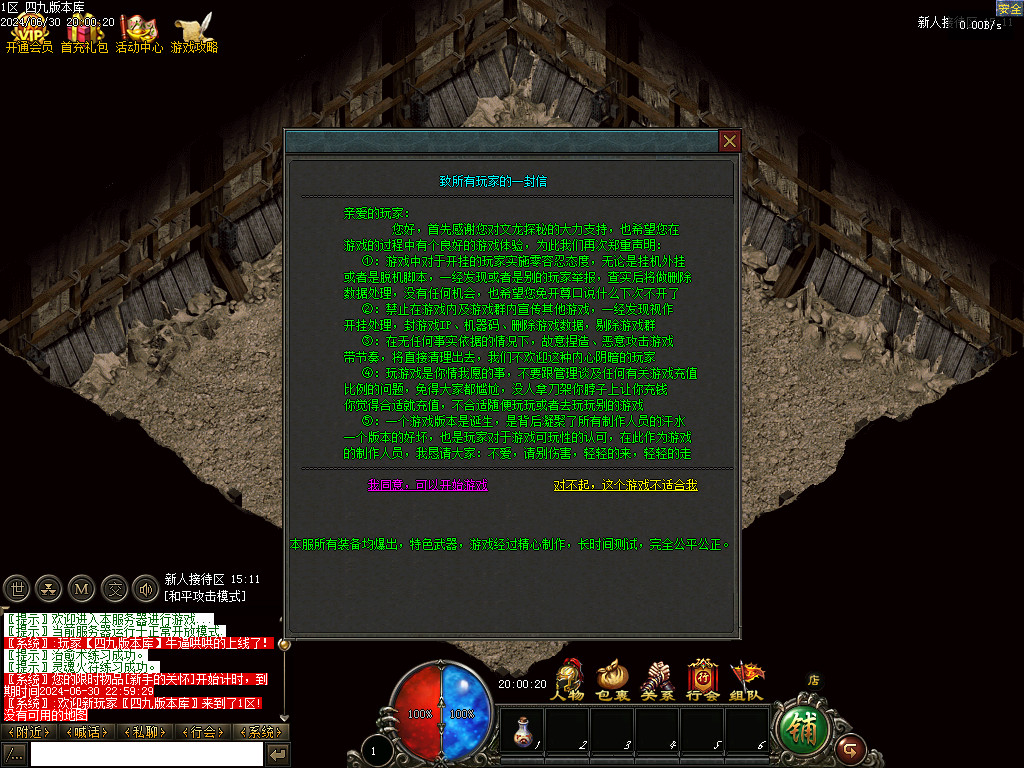
Task: Switch chat to the private (私聊) channel
Action: 144,732
